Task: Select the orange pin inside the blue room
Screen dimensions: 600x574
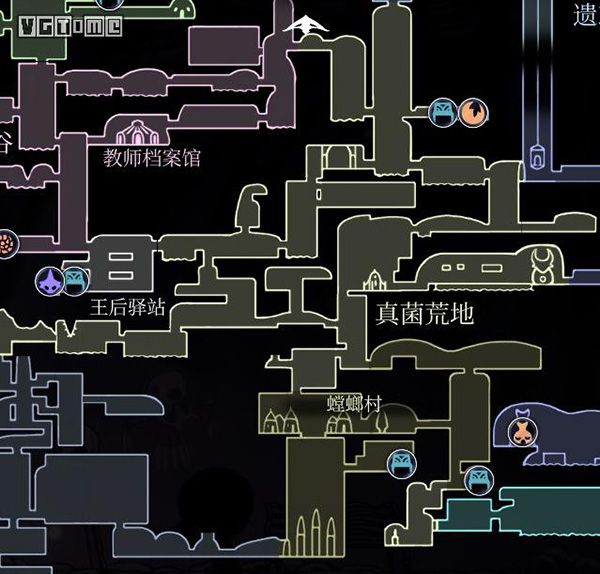Action: point(520,431)
